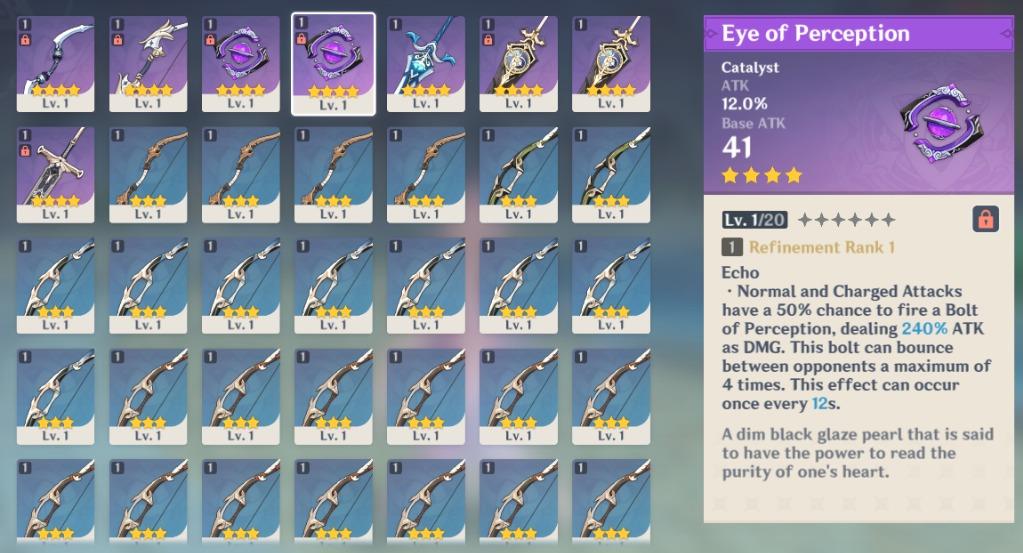Screen dimensions: 1023x553
Task: Pick the unlocked gold-emblem lance
Action: click(x=610, y=63)
